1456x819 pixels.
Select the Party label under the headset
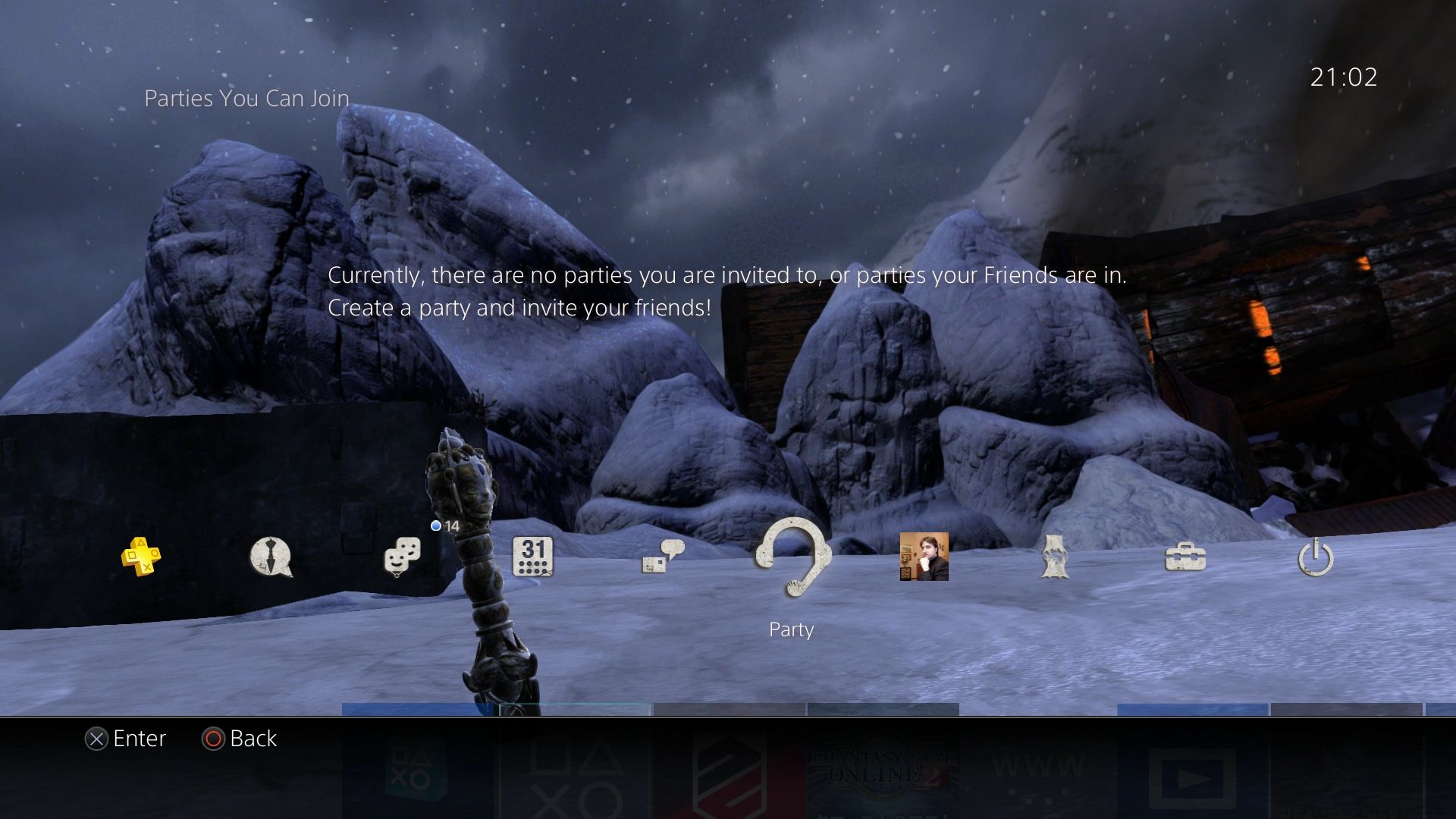point(790,629)
